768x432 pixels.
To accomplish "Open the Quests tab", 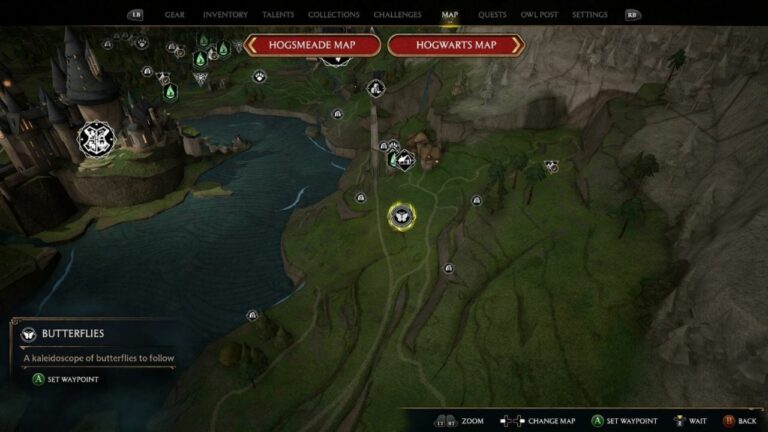I will tap(492, 15).
